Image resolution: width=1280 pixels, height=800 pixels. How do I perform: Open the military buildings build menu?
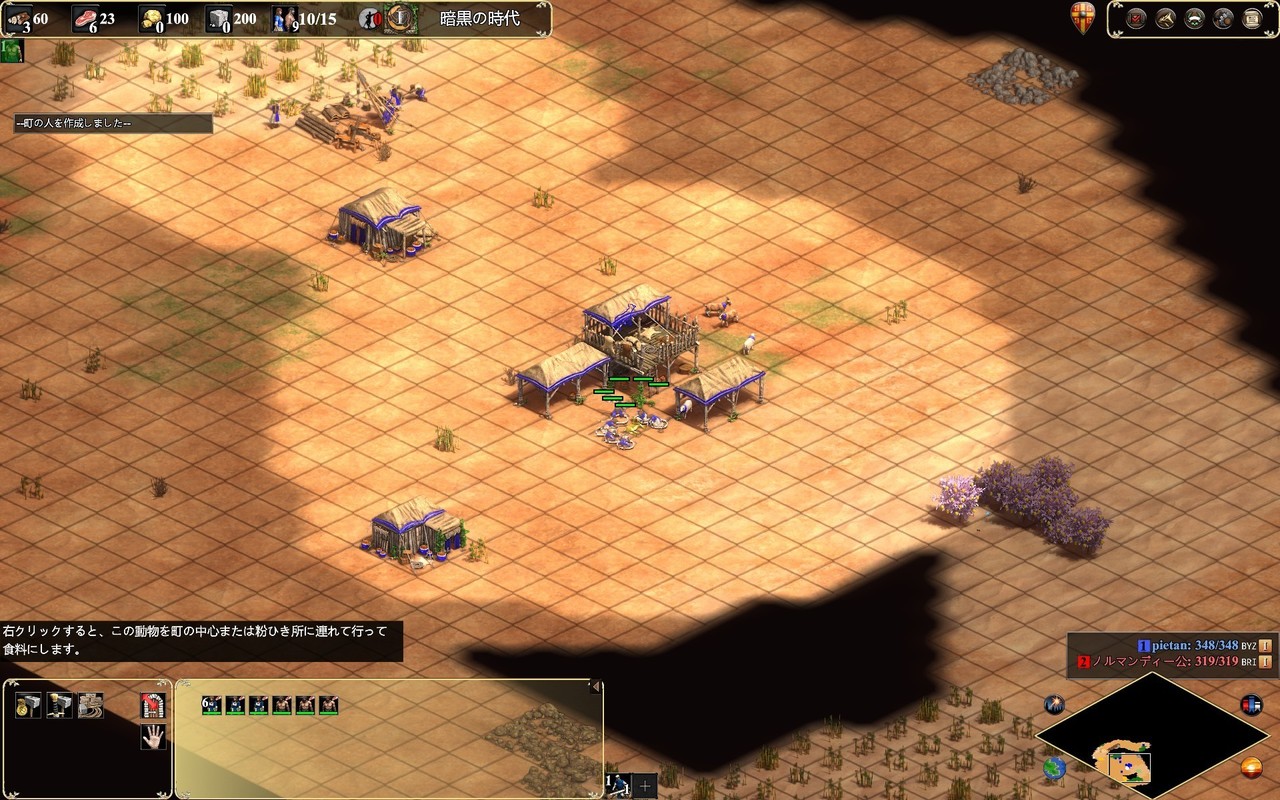60,706
